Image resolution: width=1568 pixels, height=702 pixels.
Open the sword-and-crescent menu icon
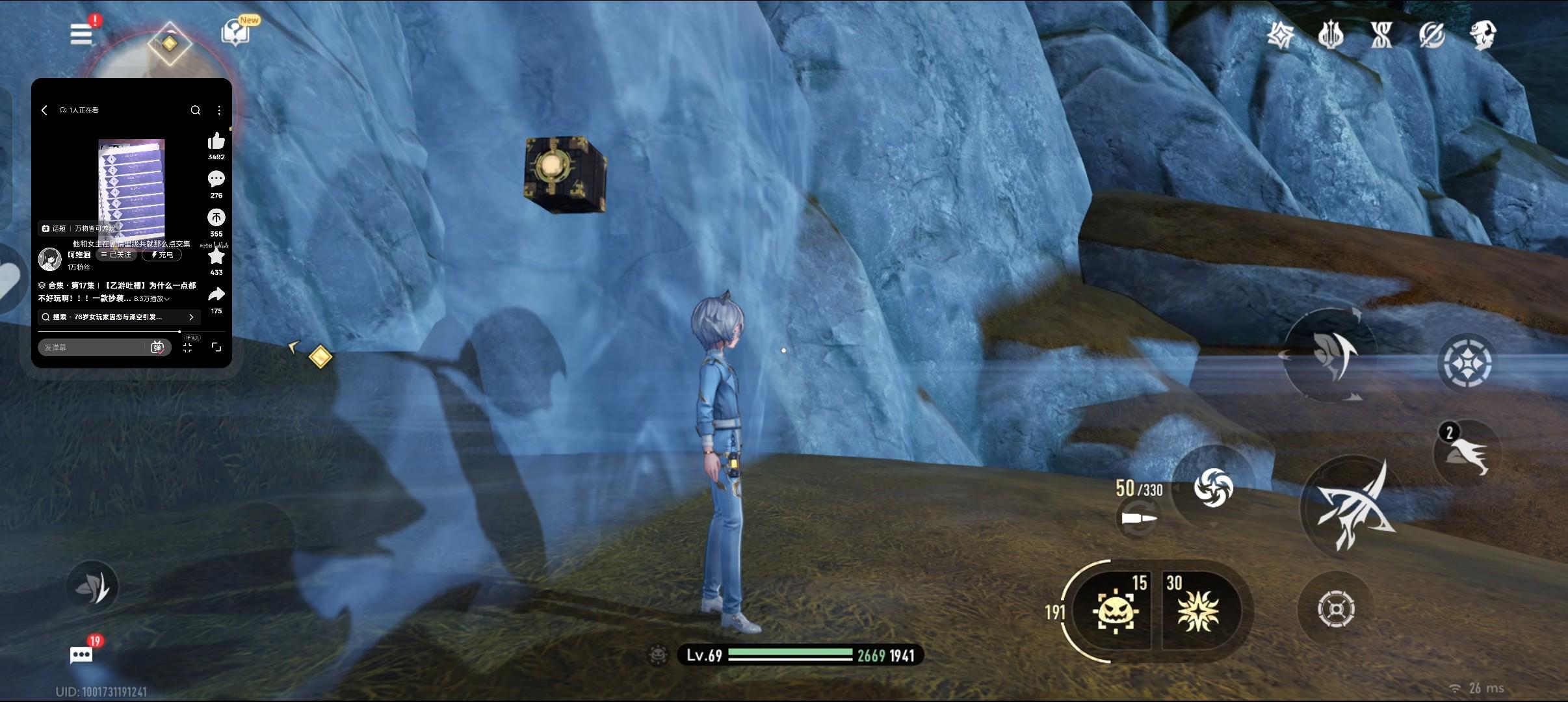coord(1432,34)
